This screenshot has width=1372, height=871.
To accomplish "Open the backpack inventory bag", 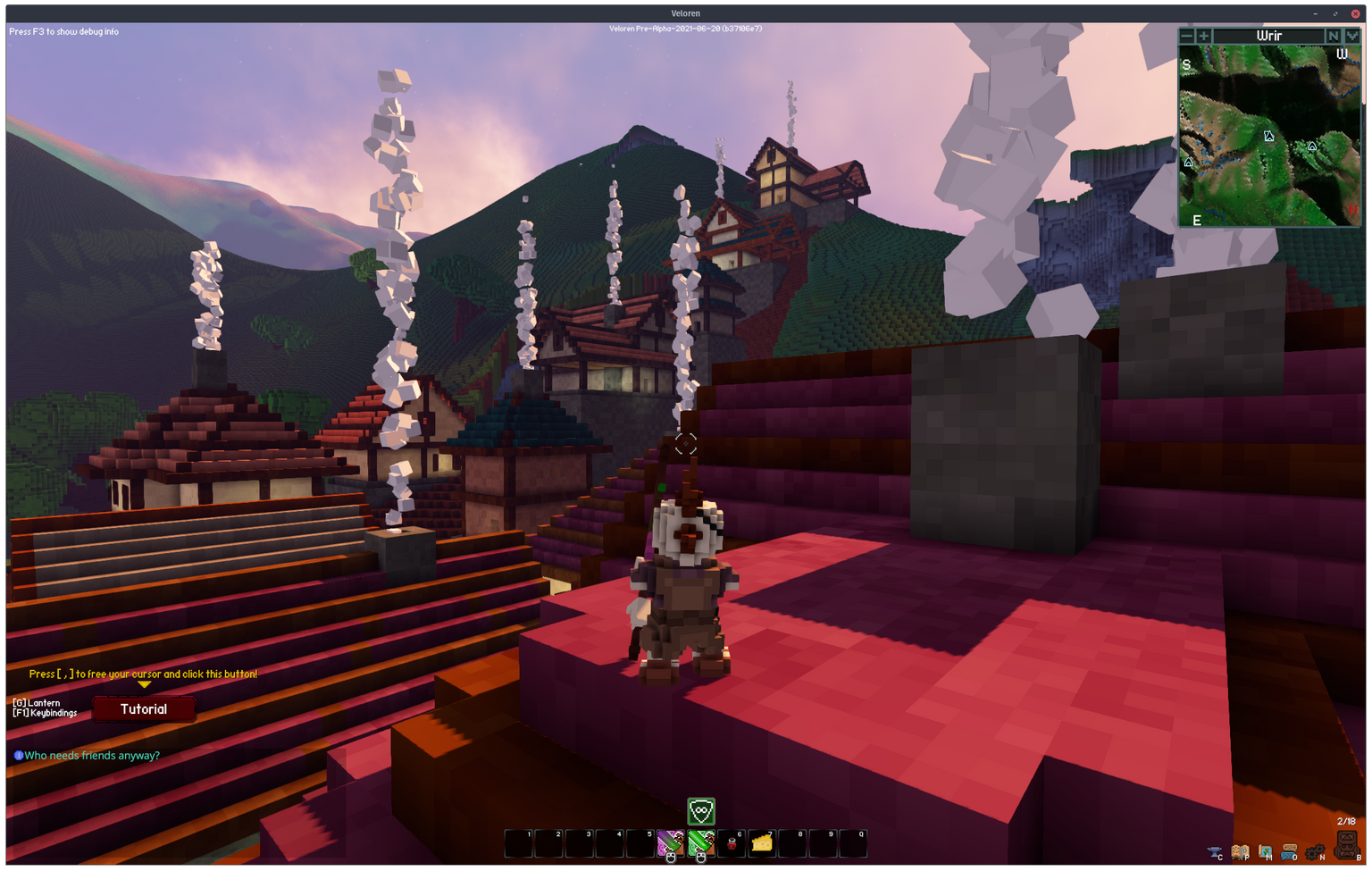I will [1346, 844].
